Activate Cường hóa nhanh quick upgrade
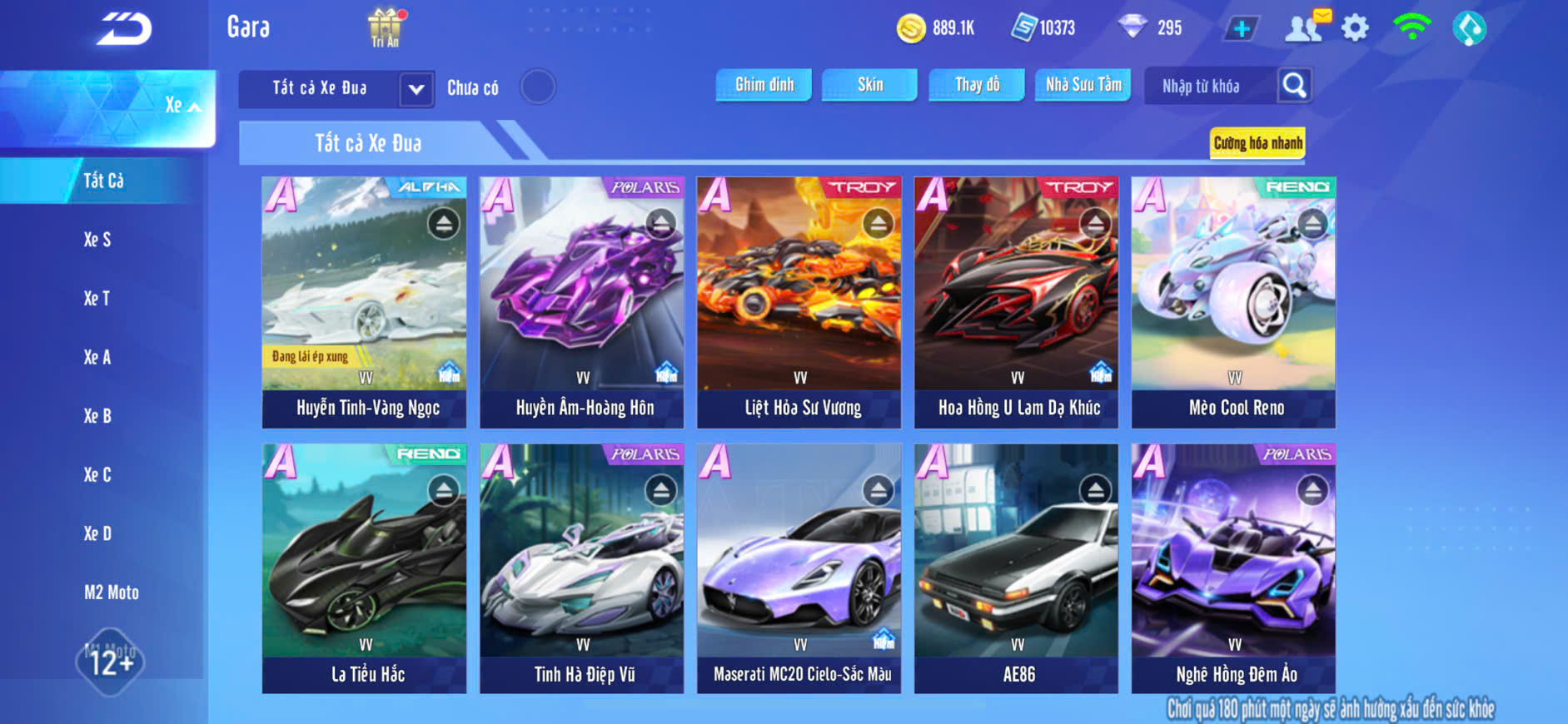Viewport: 1568px width, 724px height. point(1257,143)
